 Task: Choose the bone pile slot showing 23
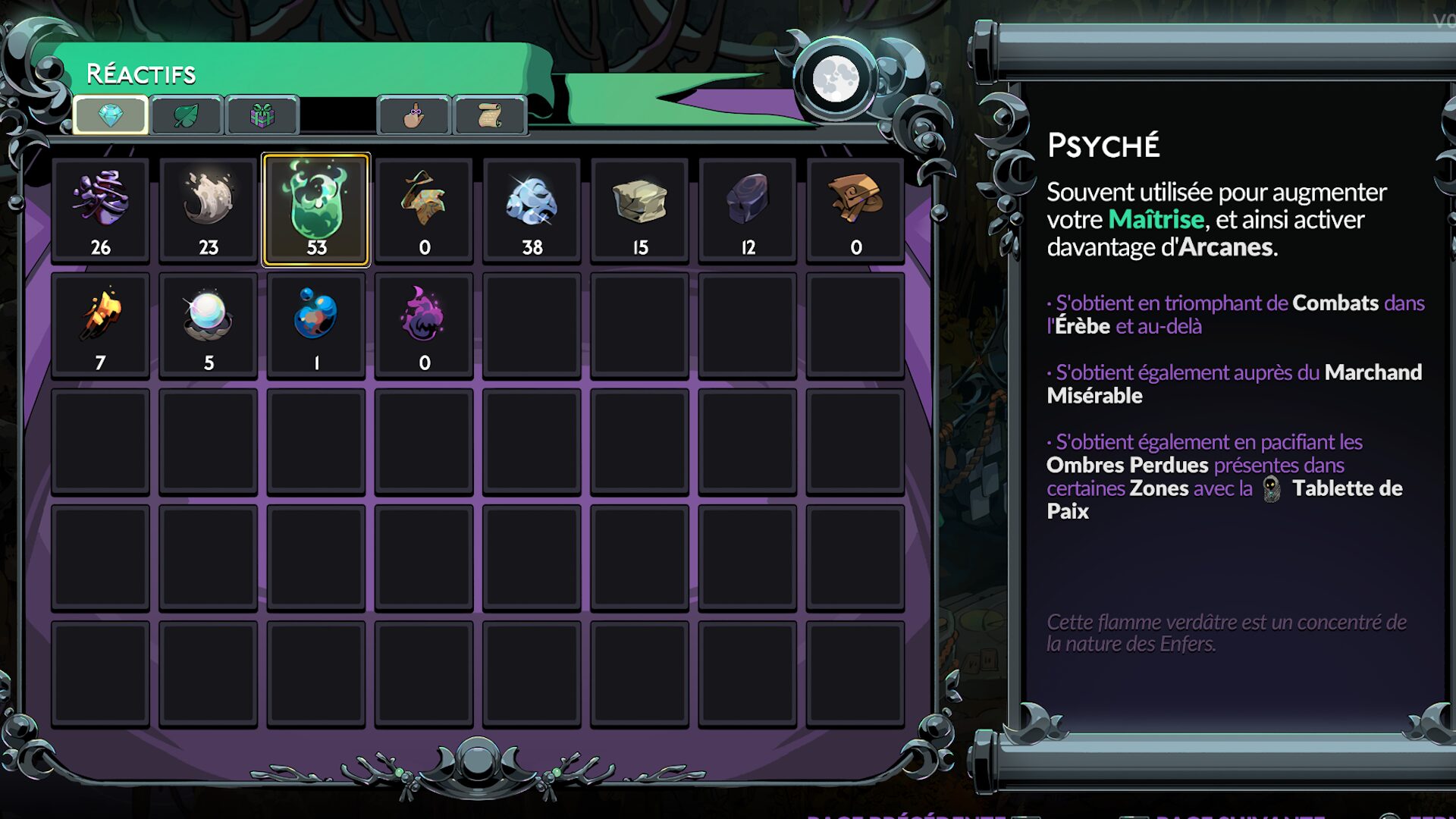[209, 209]
